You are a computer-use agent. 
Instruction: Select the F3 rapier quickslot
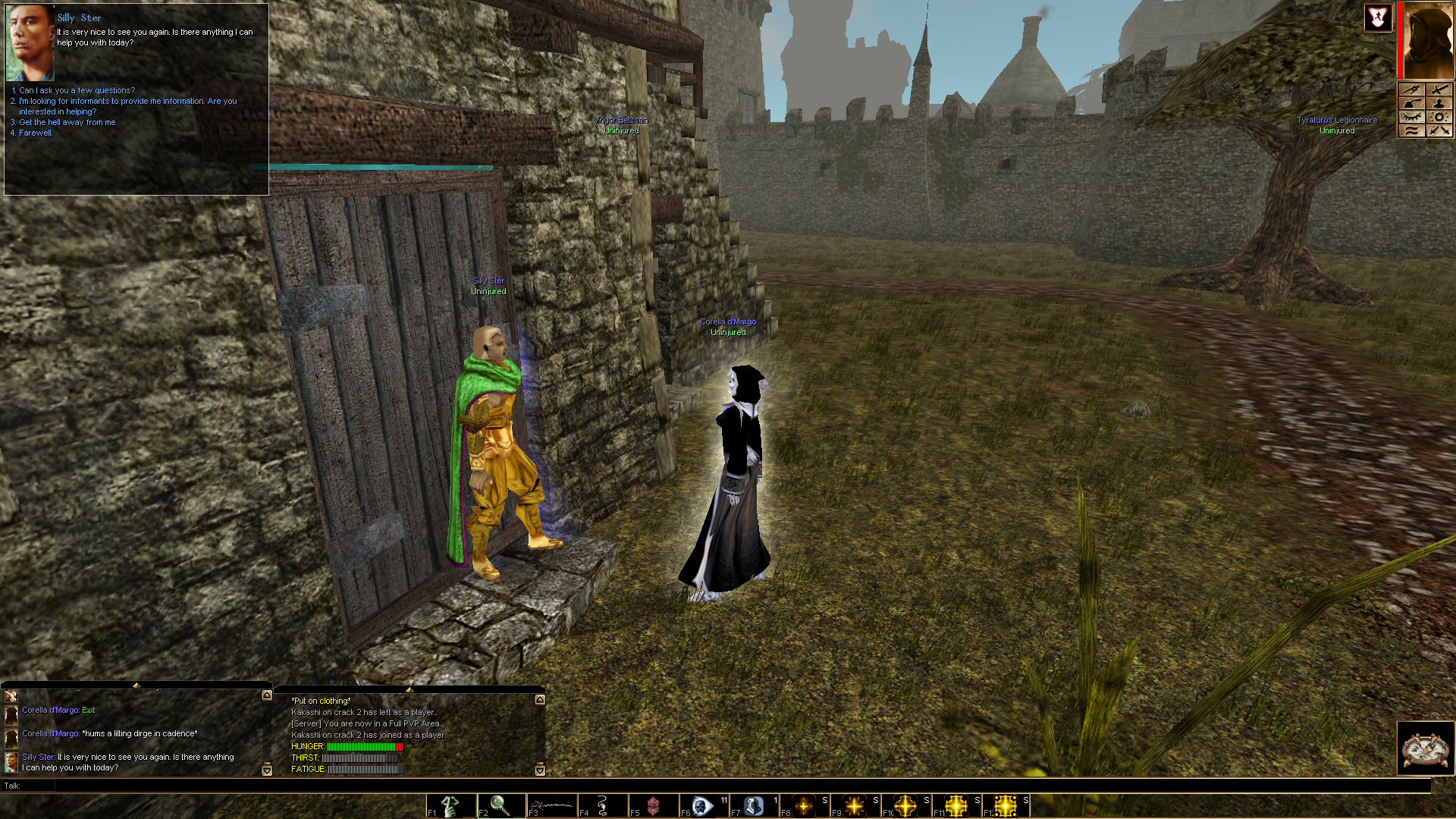(552, 805)
